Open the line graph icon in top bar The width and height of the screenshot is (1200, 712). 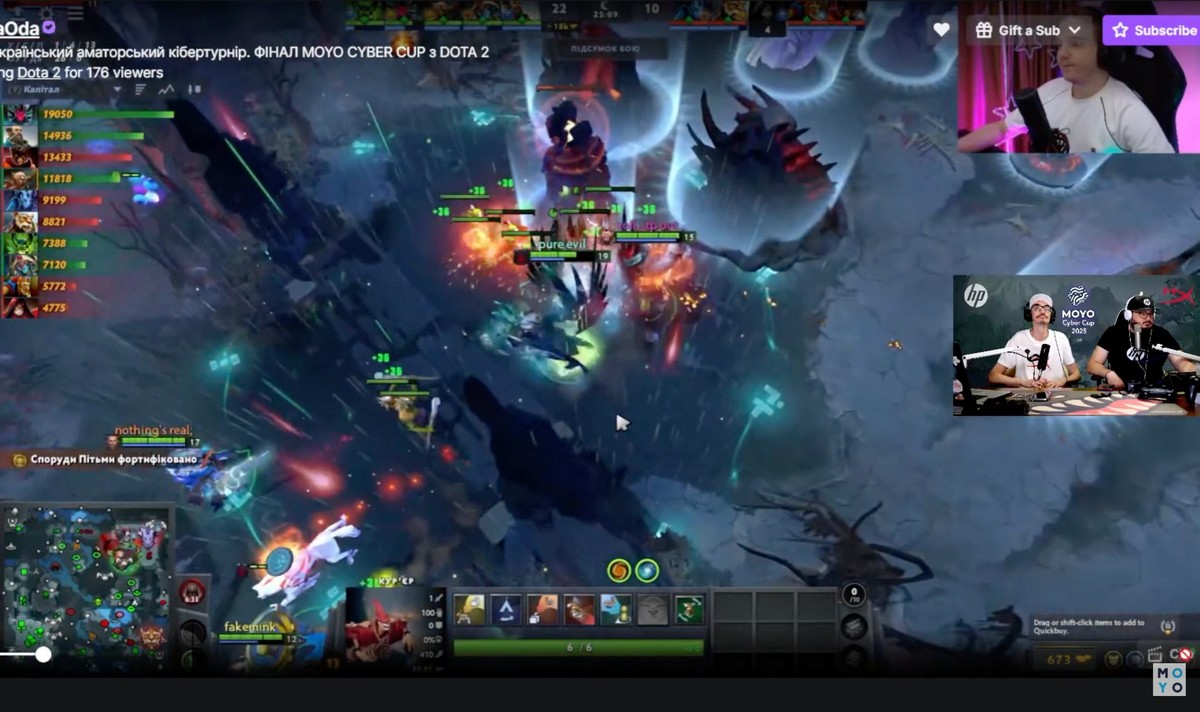click(x=166, y=90)
